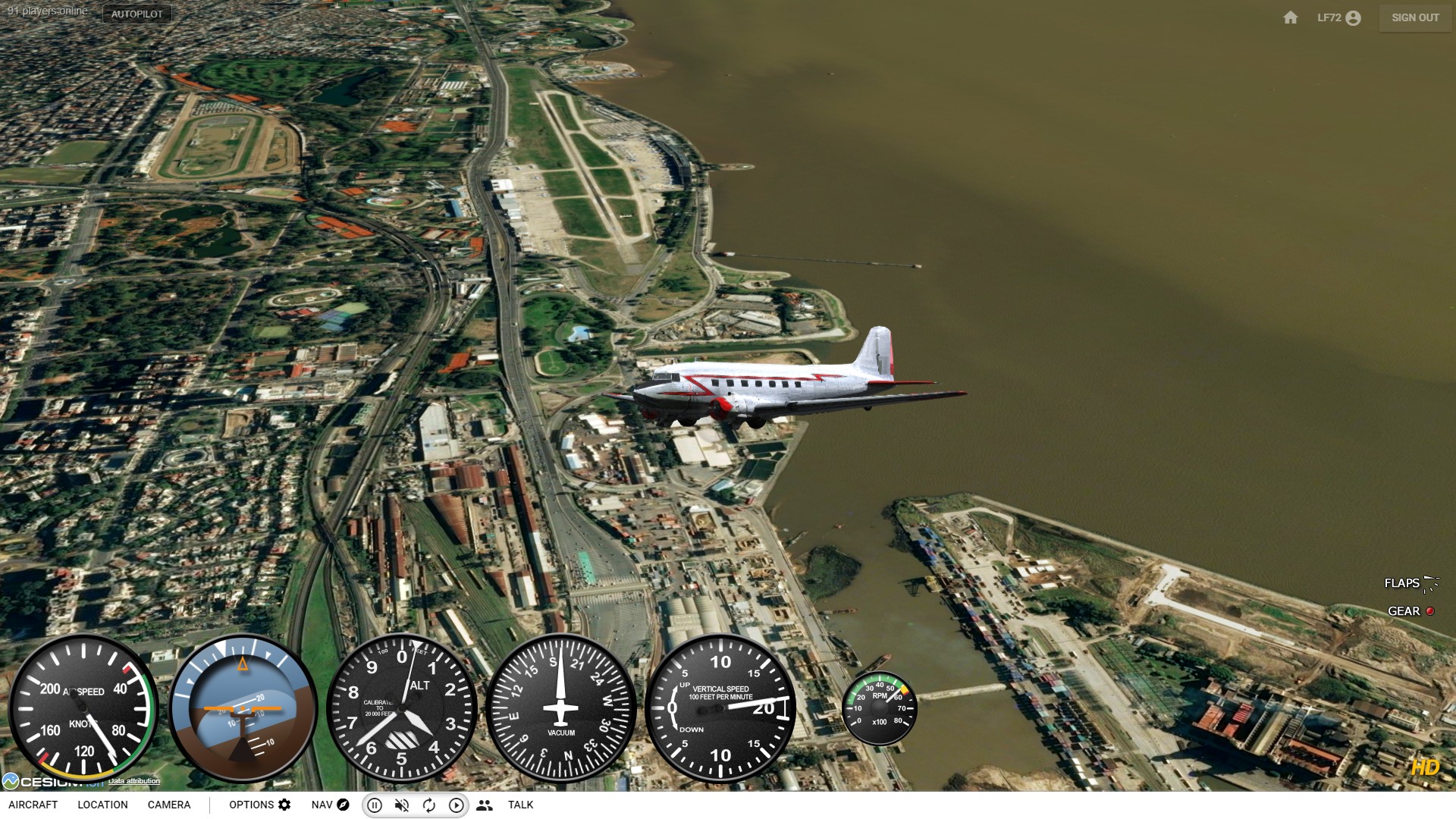Toggle the landing GEAR indicator
The width and height of the screenshot is (1456, 819).
[1430, 610]
